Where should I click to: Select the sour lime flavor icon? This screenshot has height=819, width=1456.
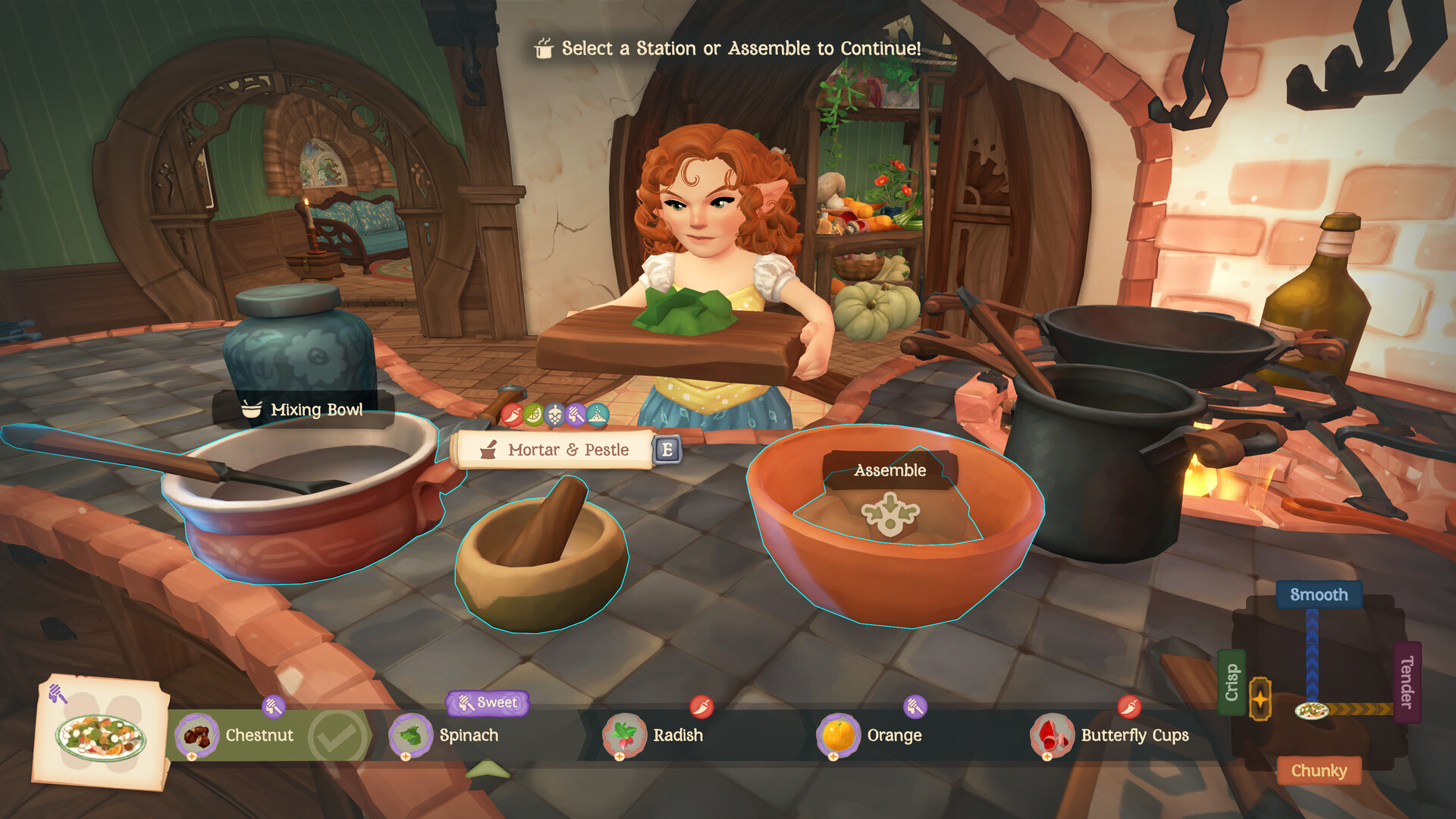[x=533, y=415]
